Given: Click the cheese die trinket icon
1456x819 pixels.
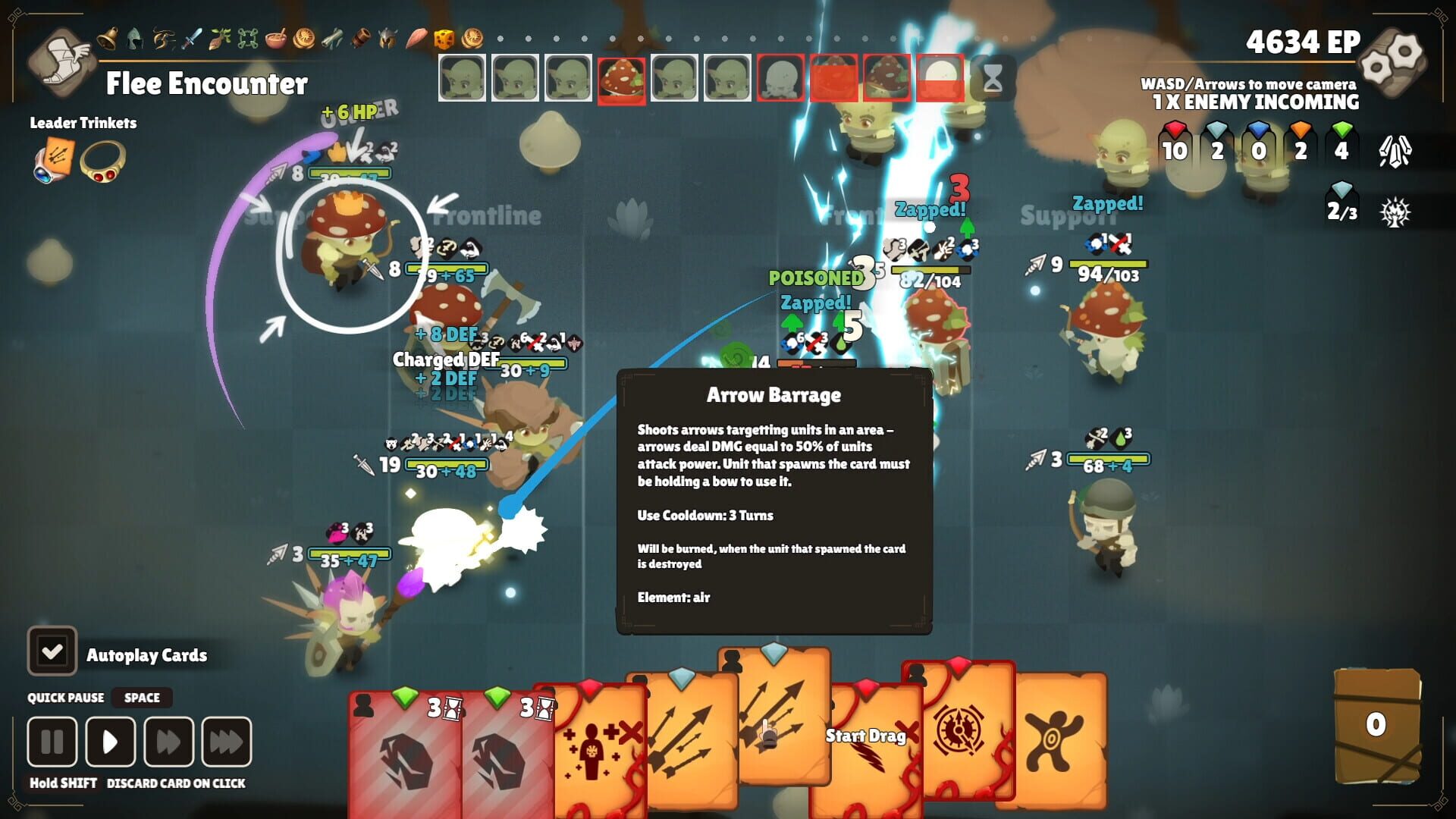Looking at the screenshot, I should point(444,35).
